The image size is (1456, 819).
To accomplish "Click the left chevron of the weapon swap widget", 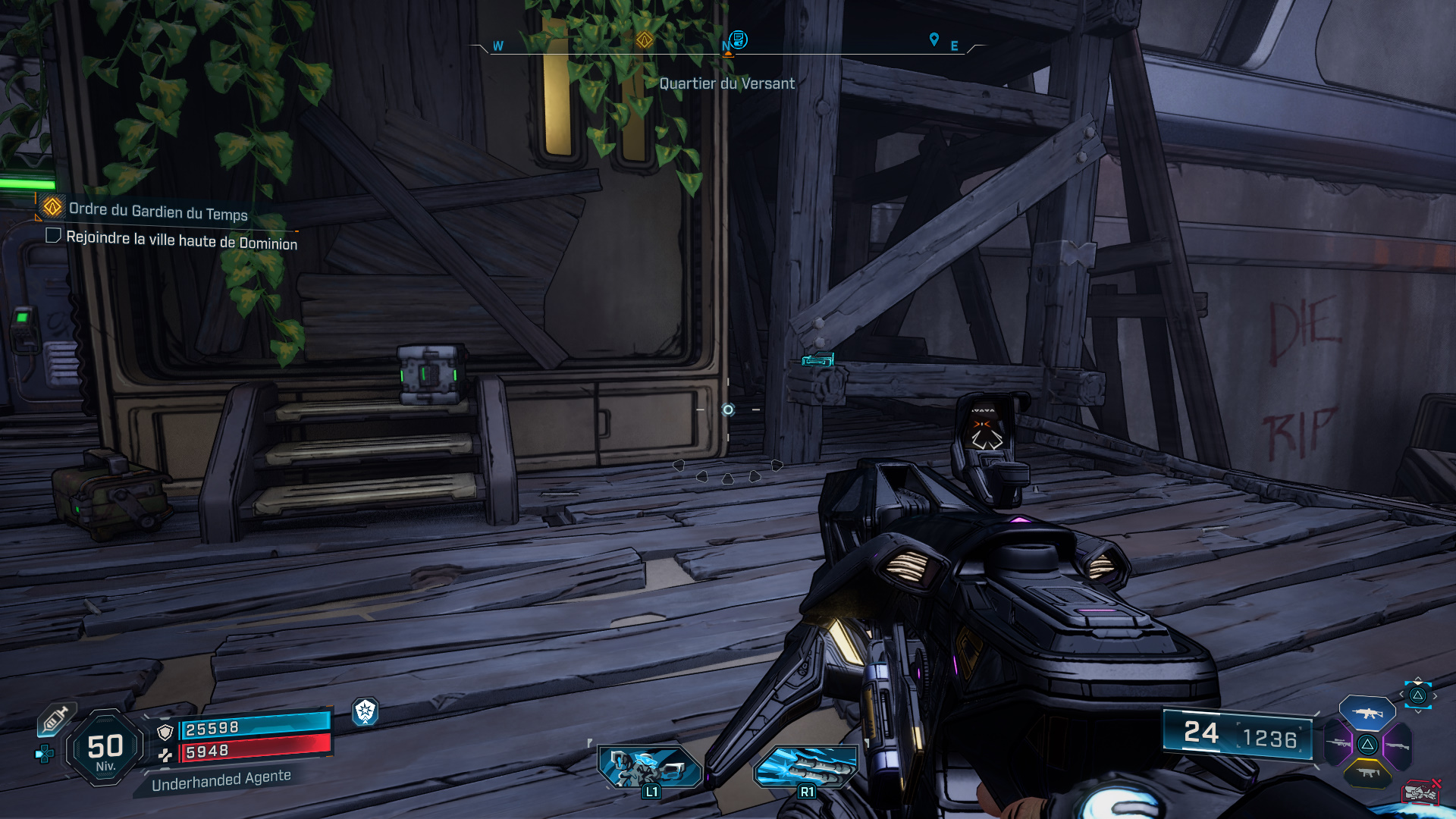I will click(x=1401, y=695).
